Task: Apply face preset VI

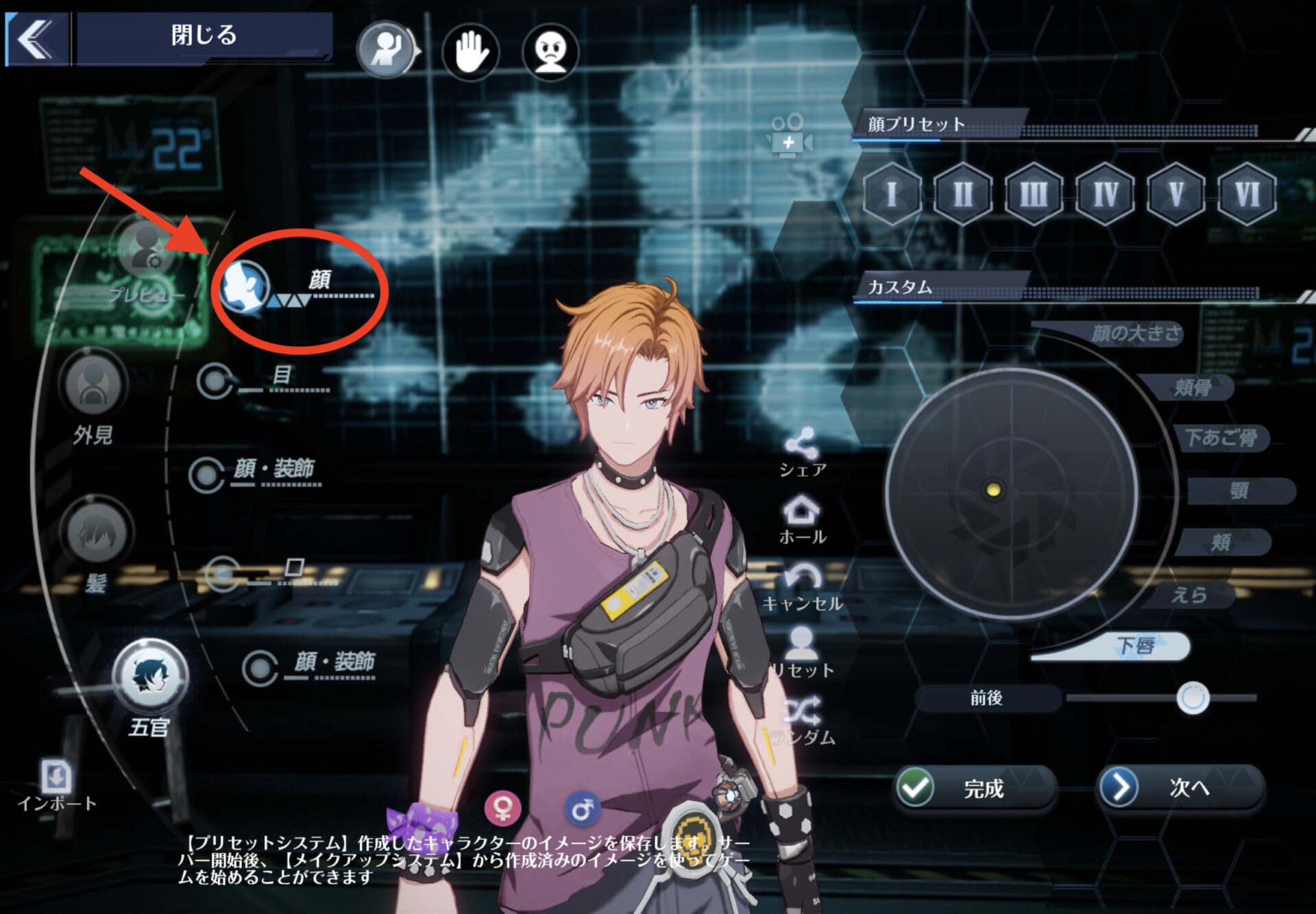Action: [x=1247, y=195]
